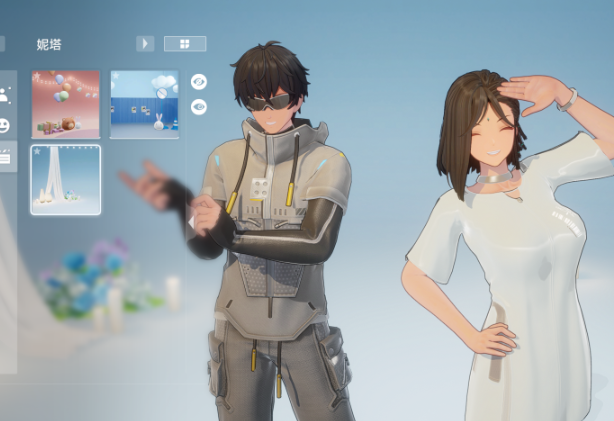Toggle the crossed-out eye visibility icon
The width and height of the screenshot is (614, 421).
tap(199, 81)
